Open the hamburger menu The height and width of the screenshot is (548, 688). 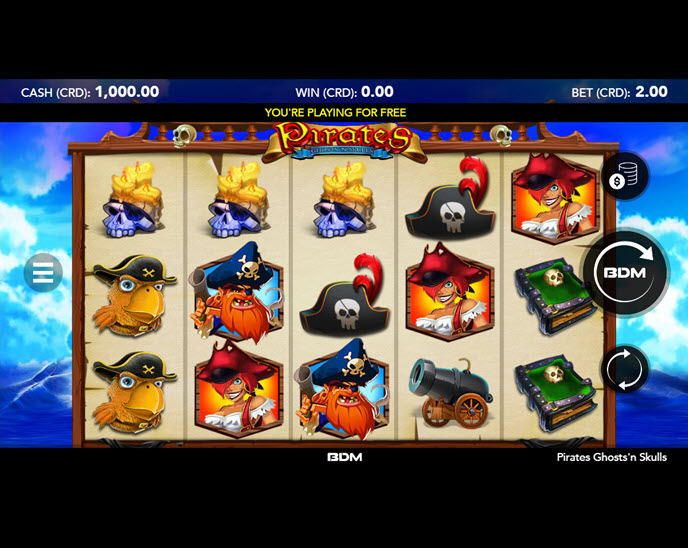click(x=43, y=272)
